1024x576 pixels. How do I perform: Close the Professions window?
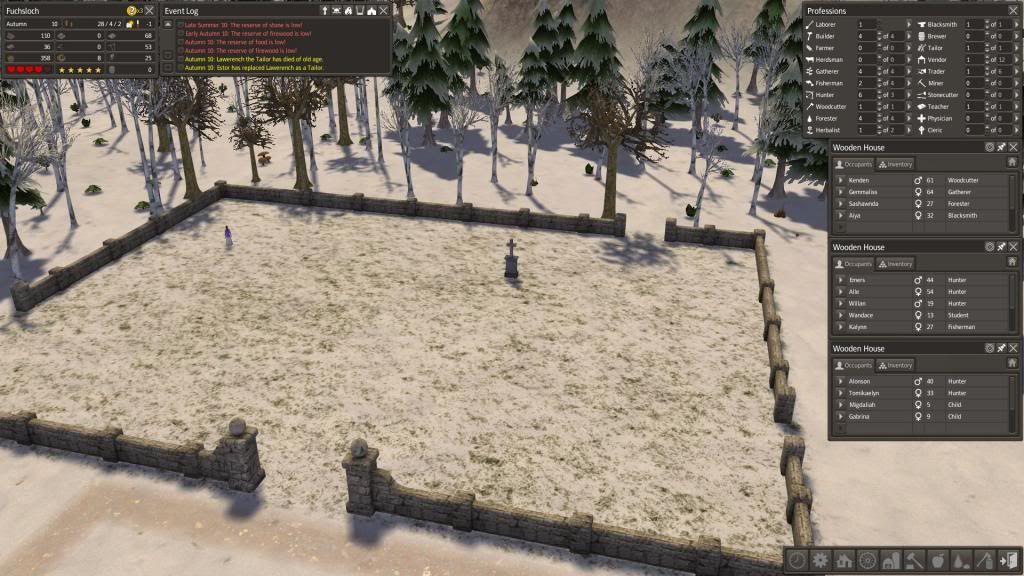1013,11
